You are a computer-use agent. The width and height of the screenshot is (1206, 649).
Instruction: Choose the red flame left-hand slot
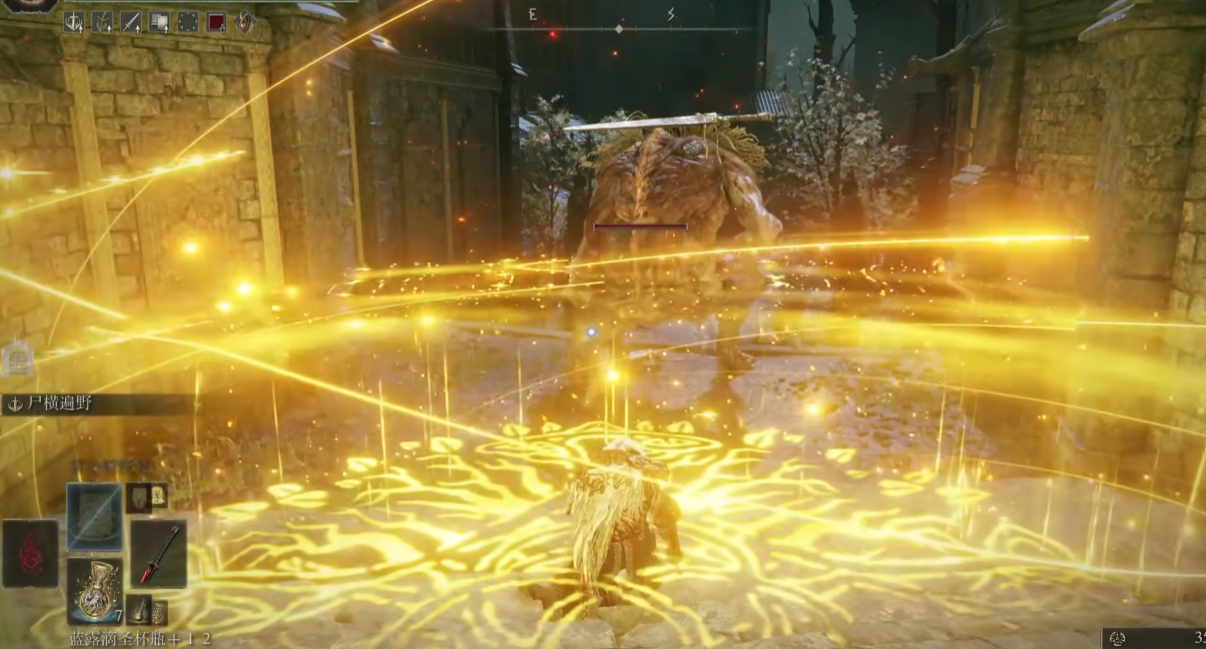30,553
